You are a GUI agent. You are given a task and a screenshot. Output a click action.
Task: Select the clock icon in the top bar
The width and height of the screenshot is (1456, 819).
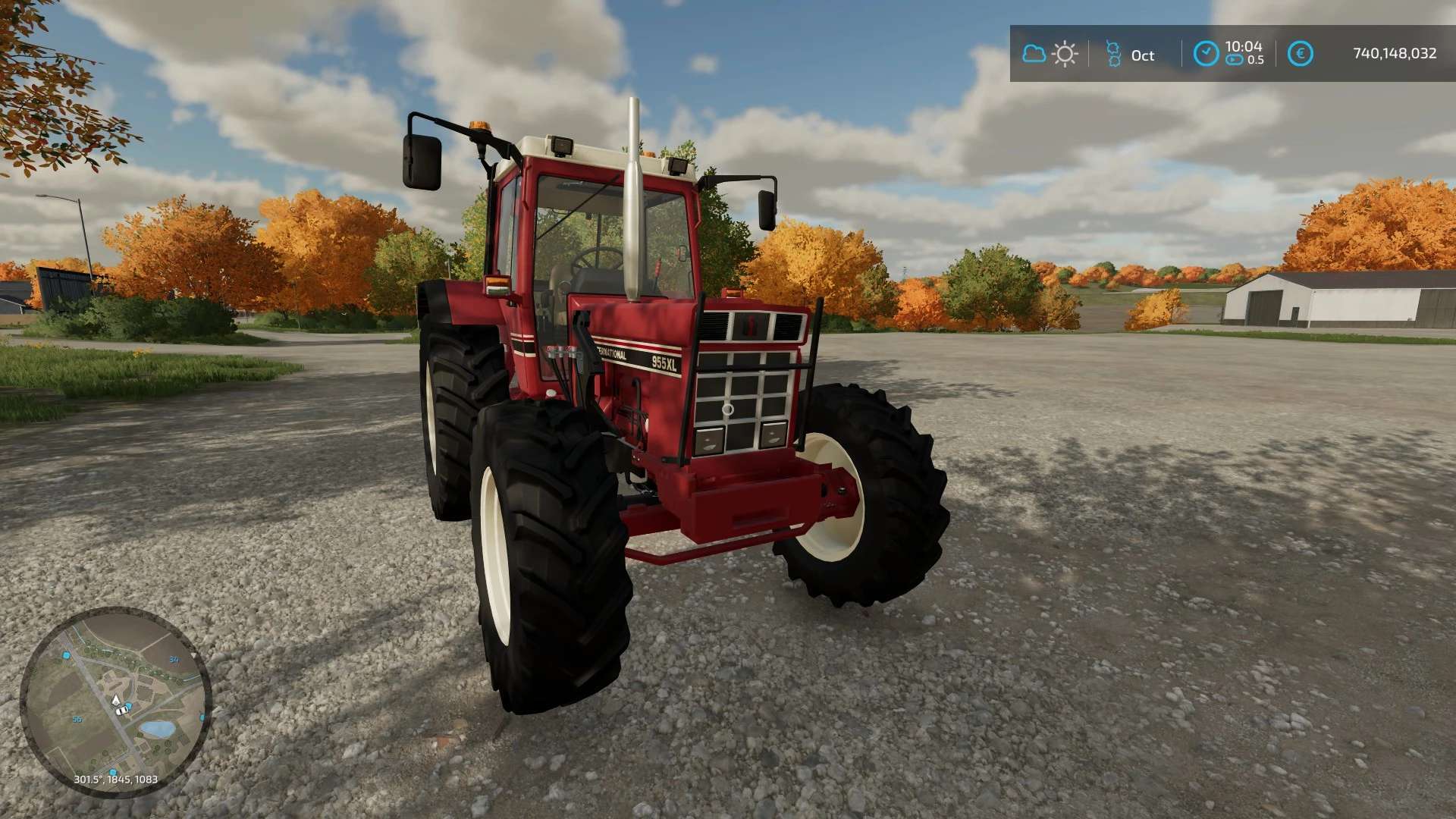pos(1206,54)
